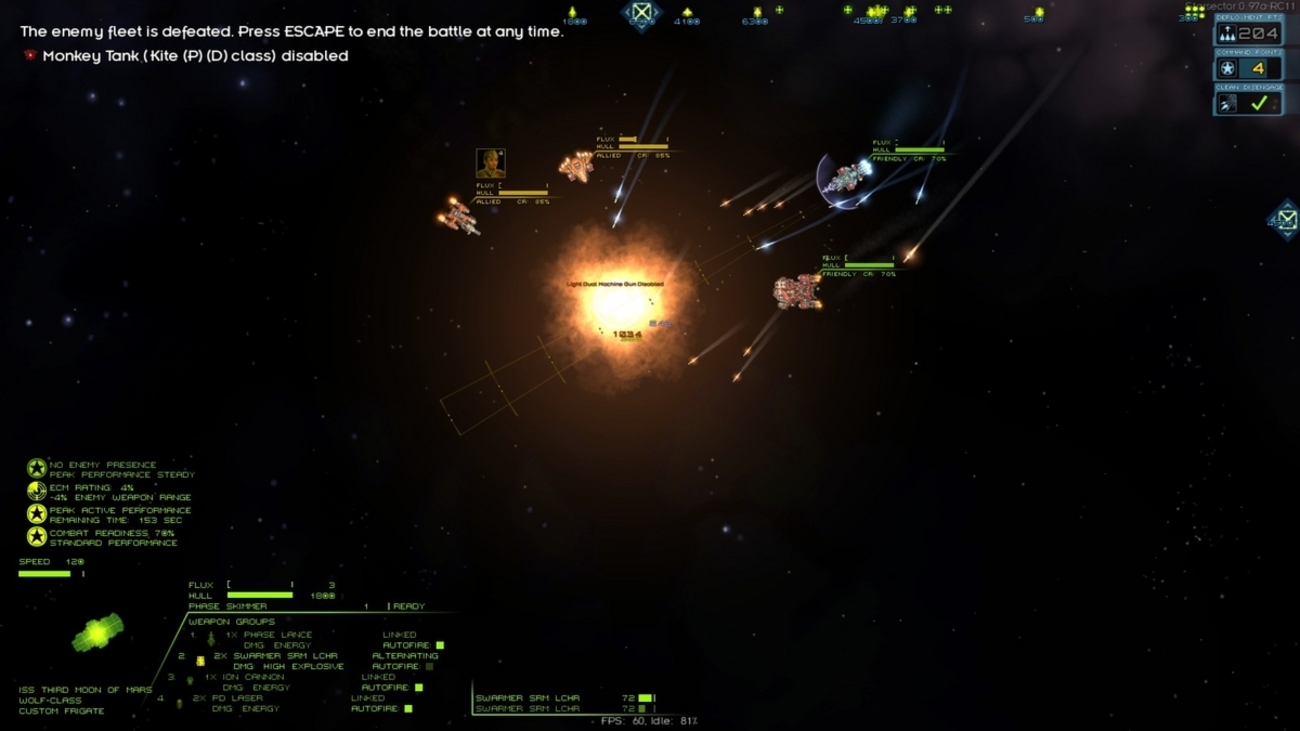
Task: Activate the Phase Skimmer ship system readout
Action: [x=228, y=607]
